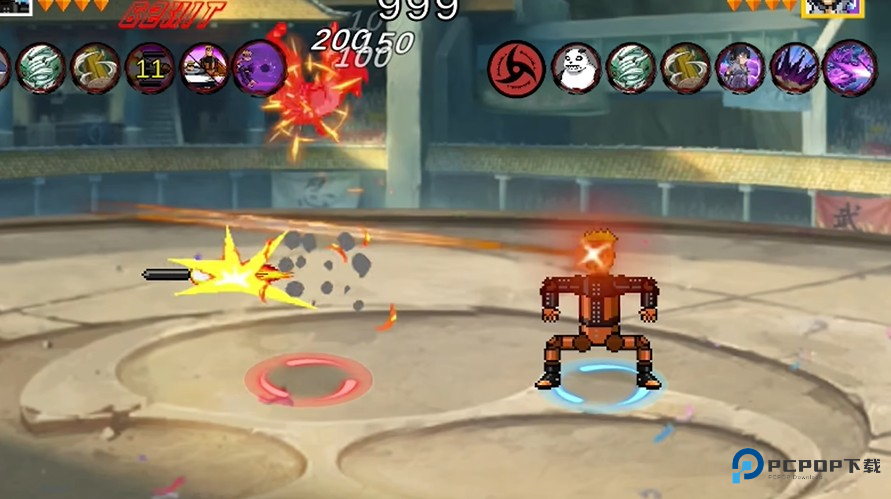The image size is (891, 499).
Task: Click the yellow-framed character portrait
Action: pos(832,7)
